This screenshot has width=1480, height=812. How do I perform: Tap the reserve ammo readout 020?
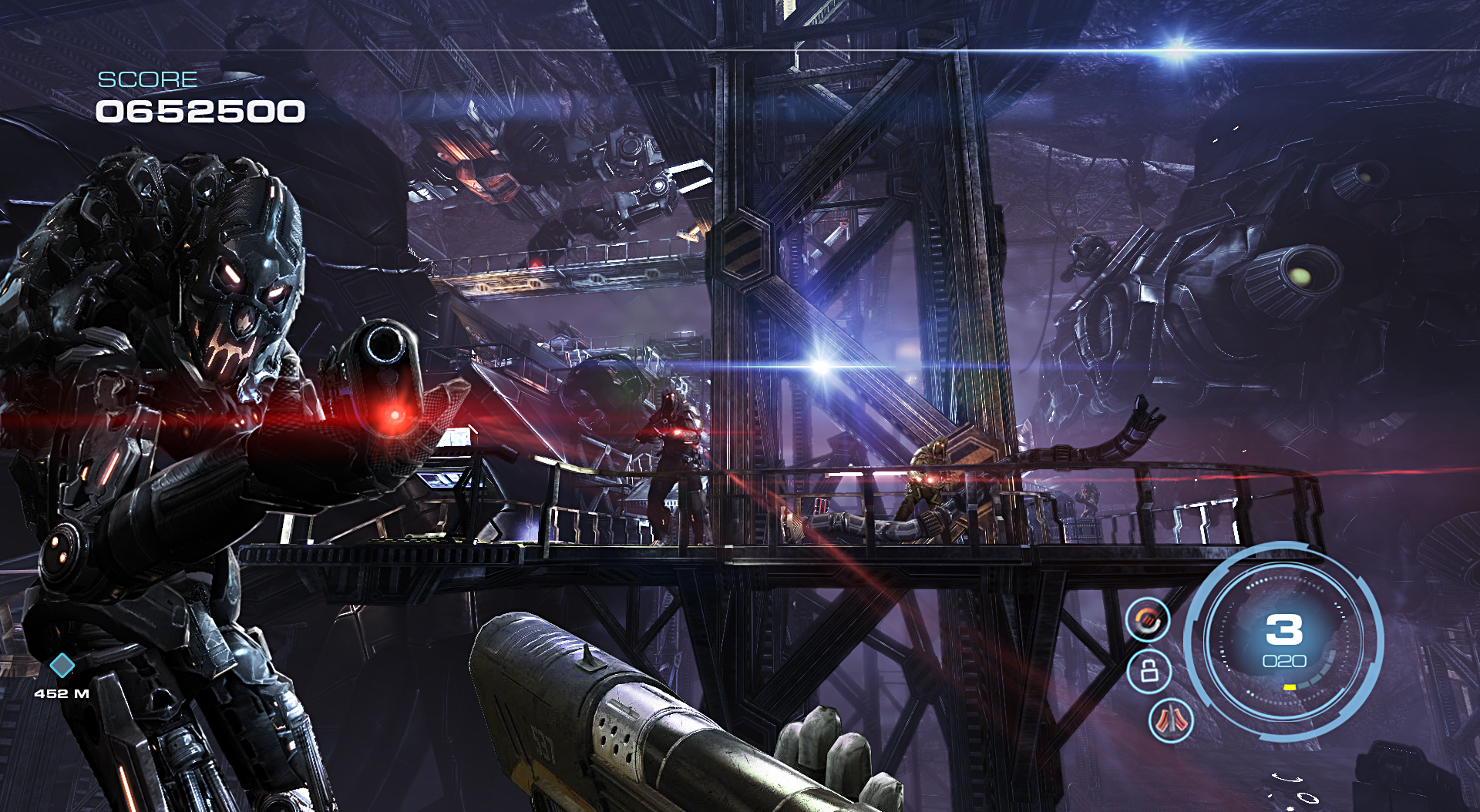(1284, 661)
